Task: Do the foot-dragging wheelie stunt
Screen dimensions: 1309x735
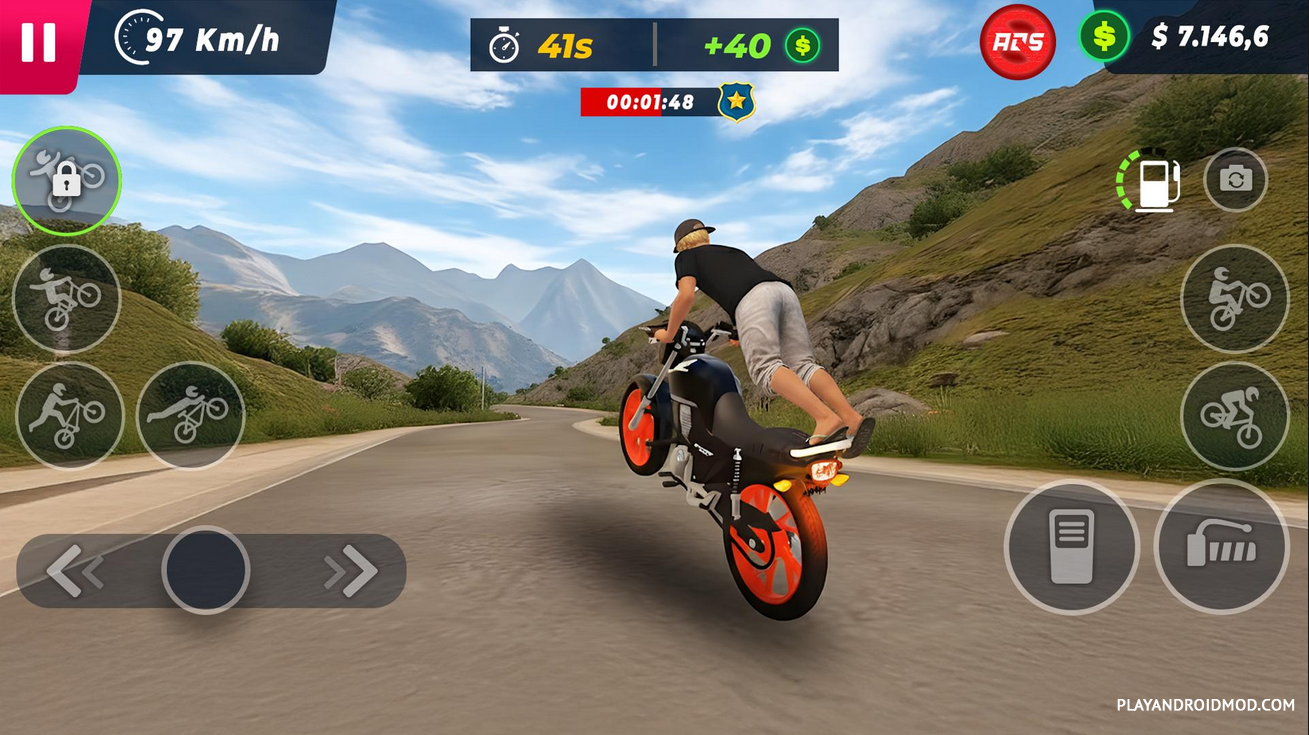Action: click(69, 415)
